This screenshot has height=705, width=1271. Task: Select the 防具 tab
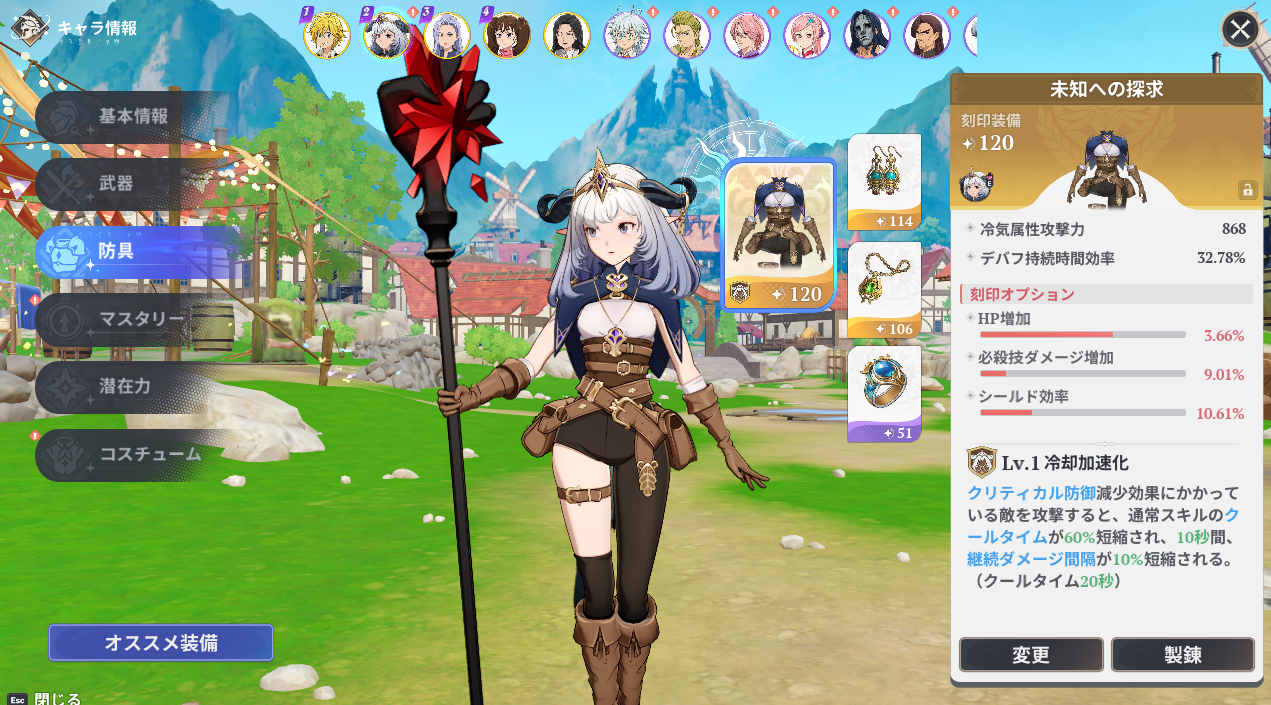pyautogui.click(x=116, y=251)
